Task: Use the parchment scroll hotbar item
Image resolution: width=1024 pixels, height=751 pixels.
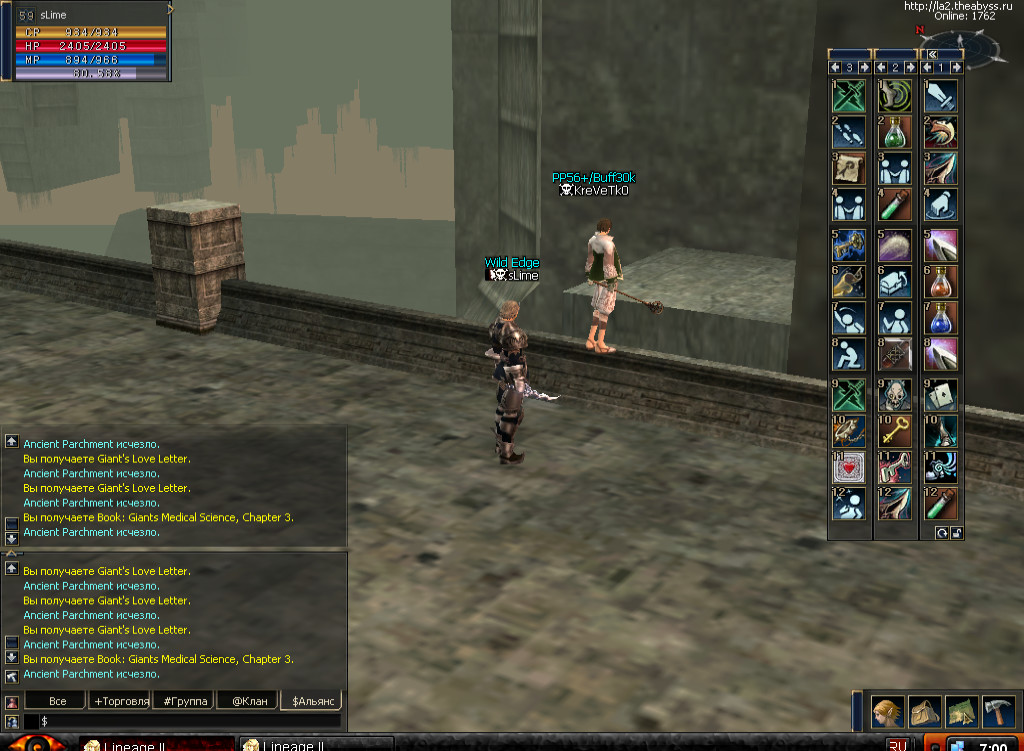Action: (848, 168)
